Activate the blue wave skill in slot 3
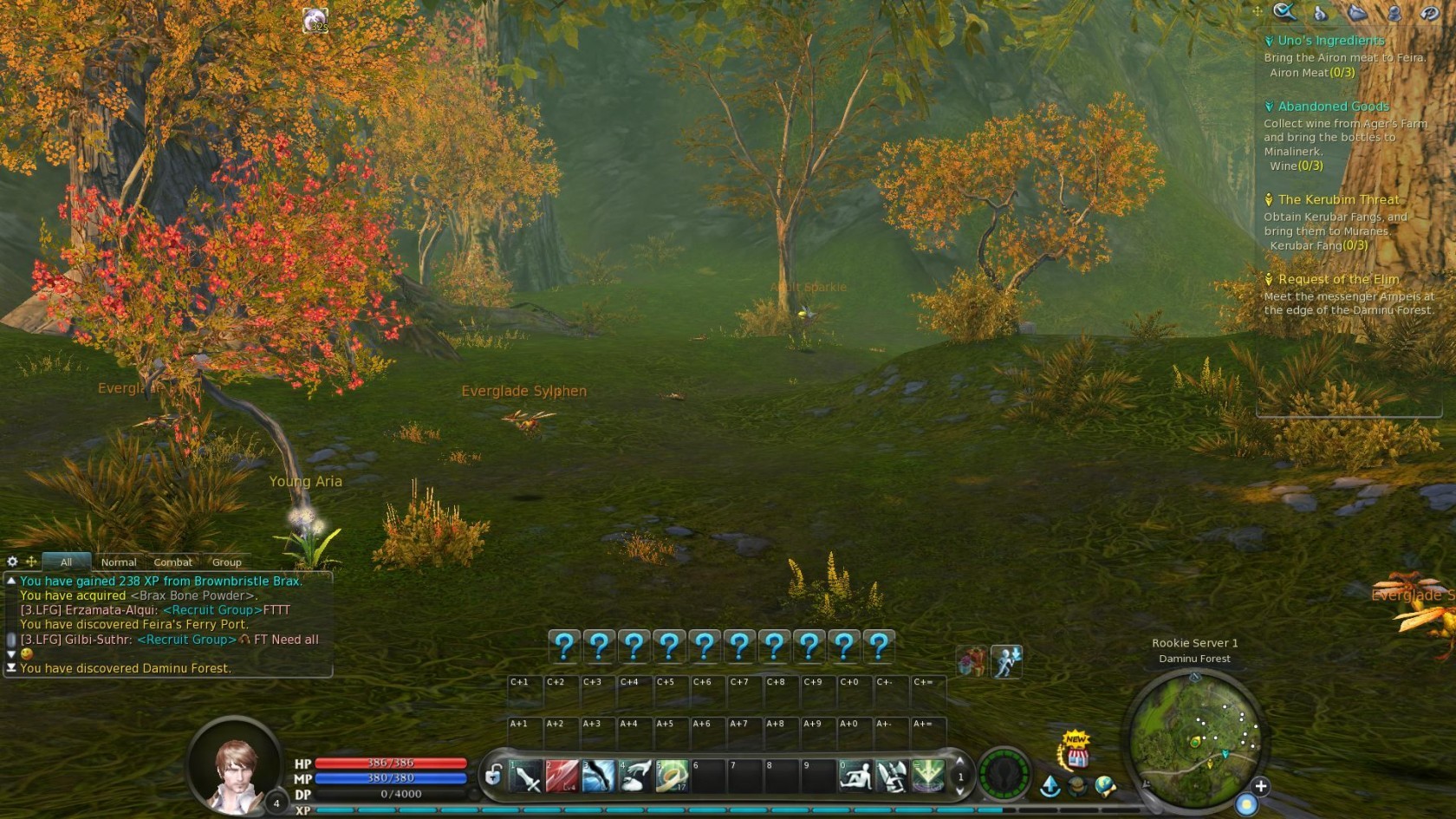 click(x=599, y=777)
